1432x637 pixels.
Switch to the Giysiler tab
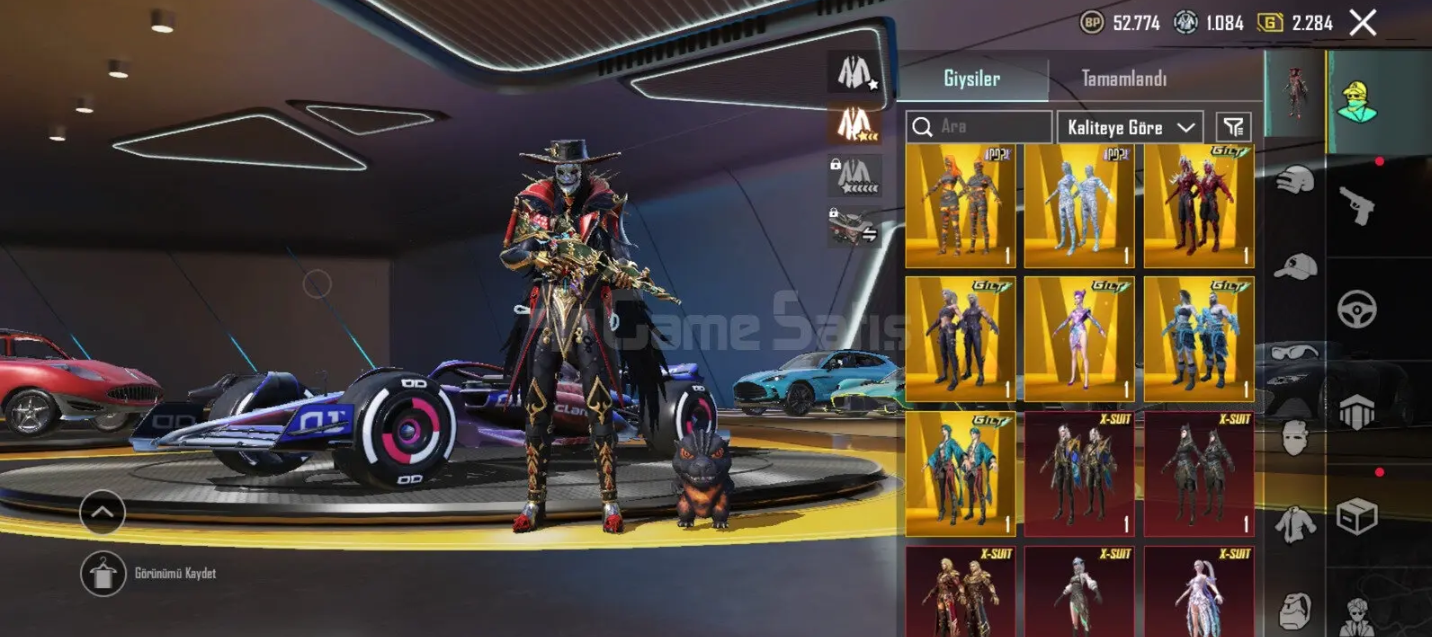971,79
